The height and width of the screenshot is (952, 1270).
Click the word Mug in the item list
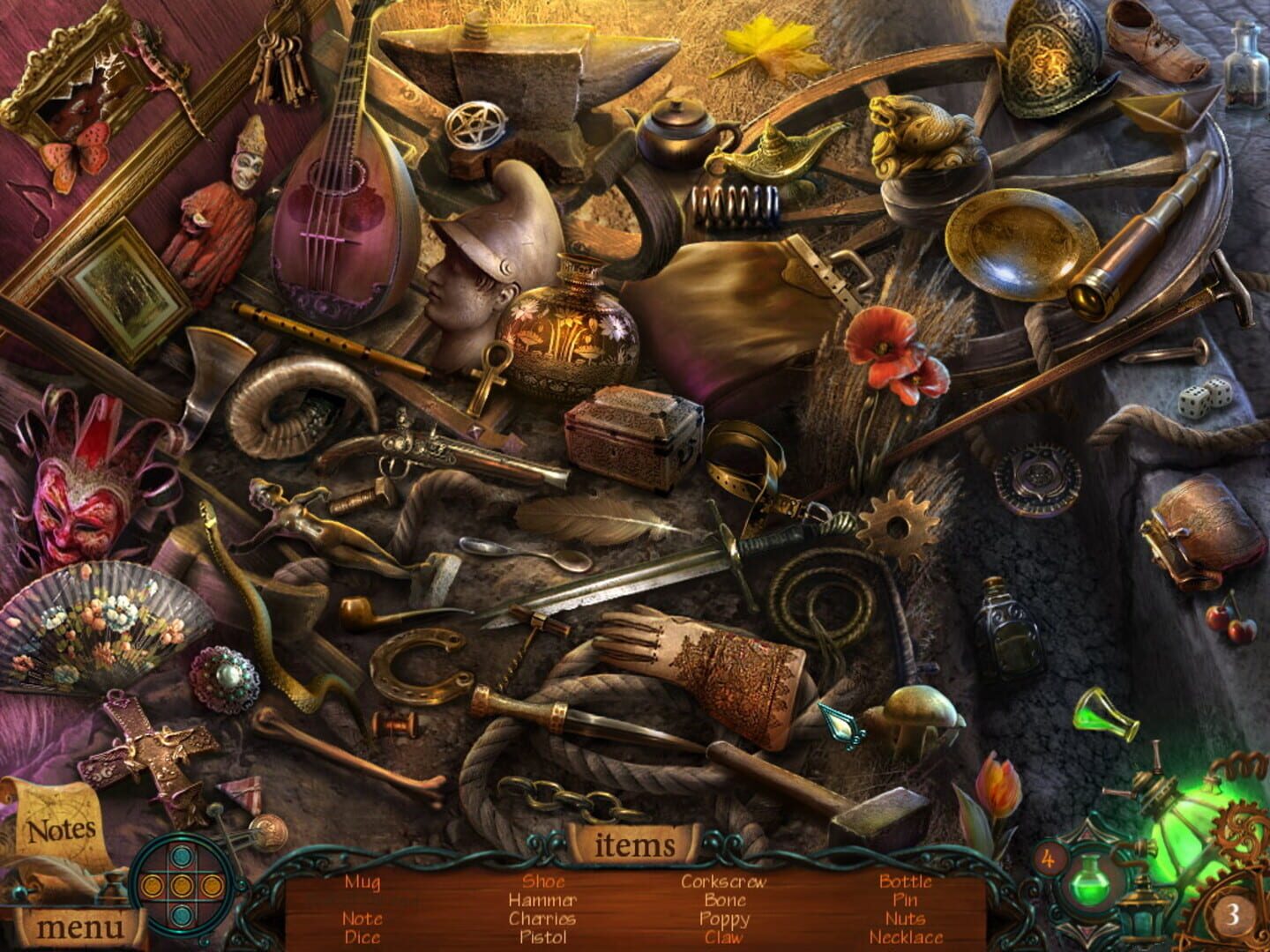click(365, 881)
